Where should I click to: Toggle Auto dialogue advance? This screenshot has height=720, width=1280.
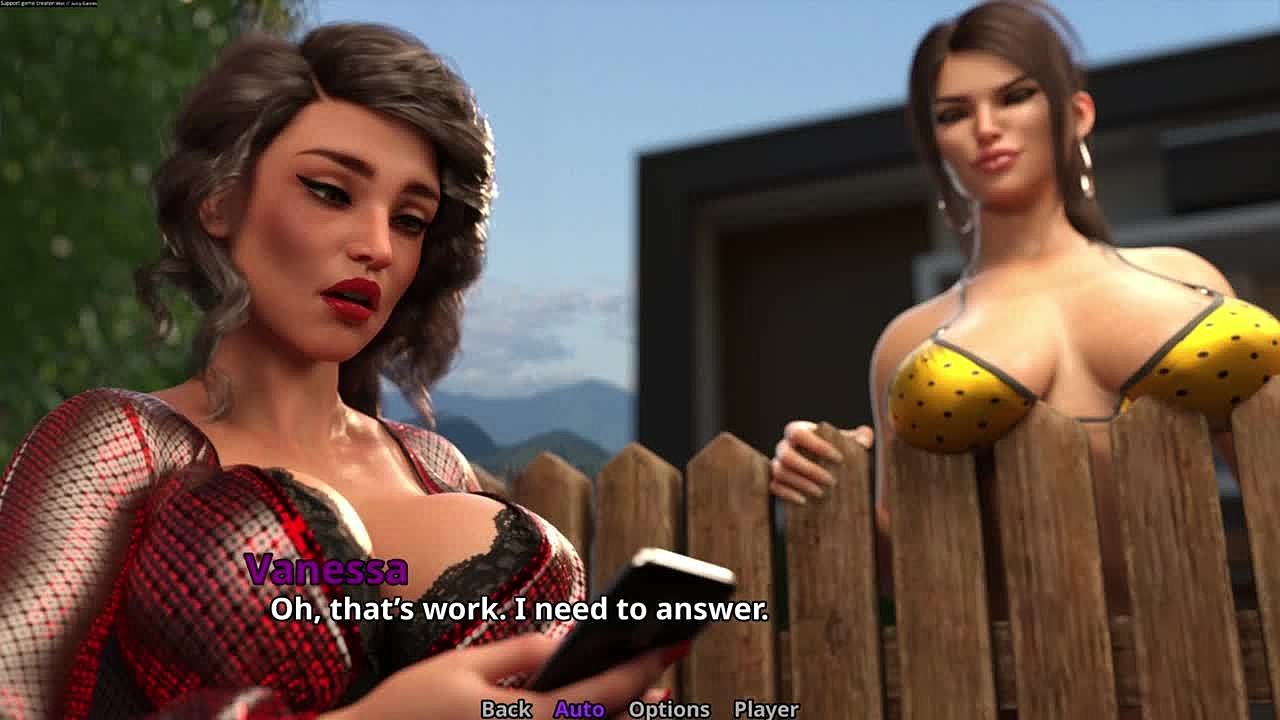pos(579,708)
